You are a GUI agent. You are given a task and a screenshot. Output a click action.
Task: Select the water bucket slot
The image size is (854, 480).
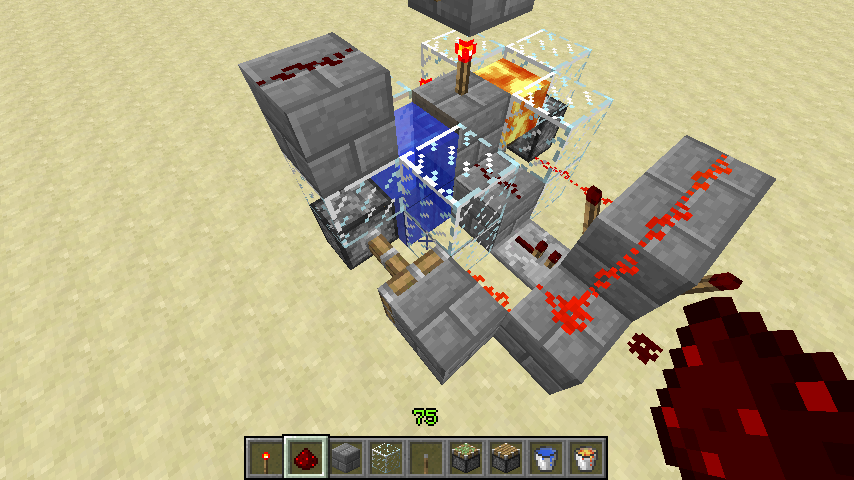click(544, 458)
